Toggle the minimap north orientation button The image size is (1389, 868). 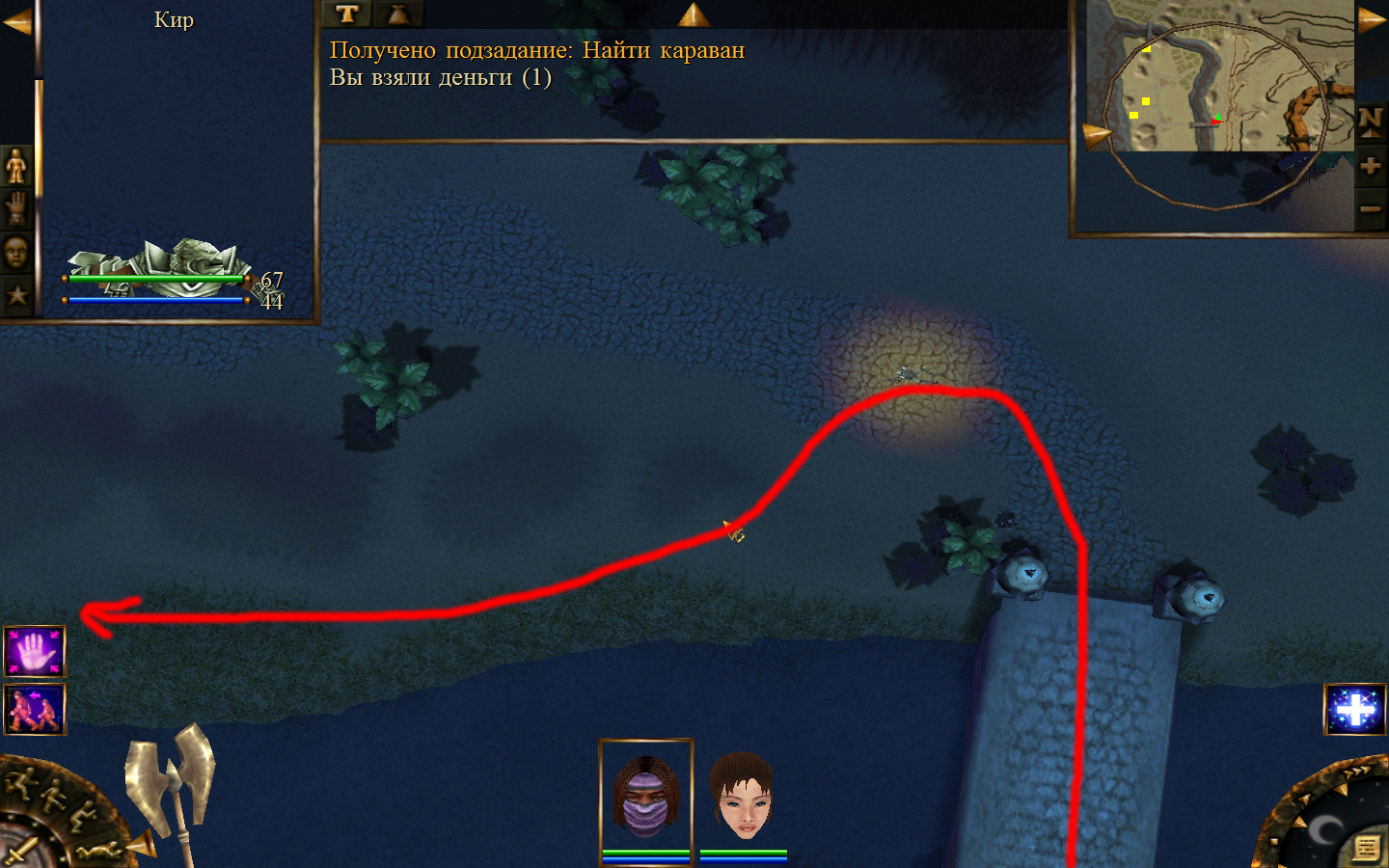[1370, 122]
